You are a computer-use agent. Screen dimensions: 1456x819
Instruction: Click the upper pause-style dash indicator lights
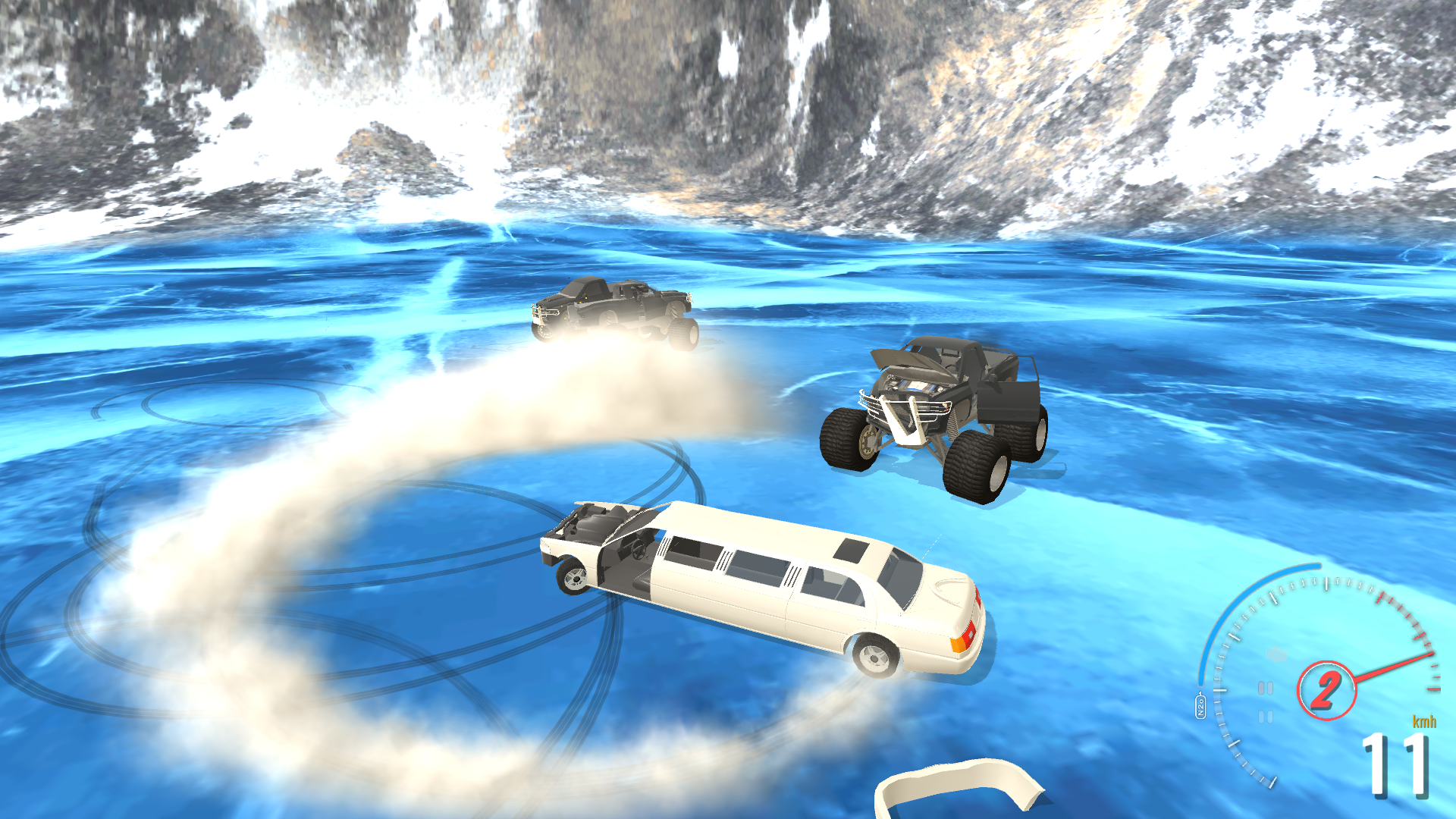(1265, 688)
